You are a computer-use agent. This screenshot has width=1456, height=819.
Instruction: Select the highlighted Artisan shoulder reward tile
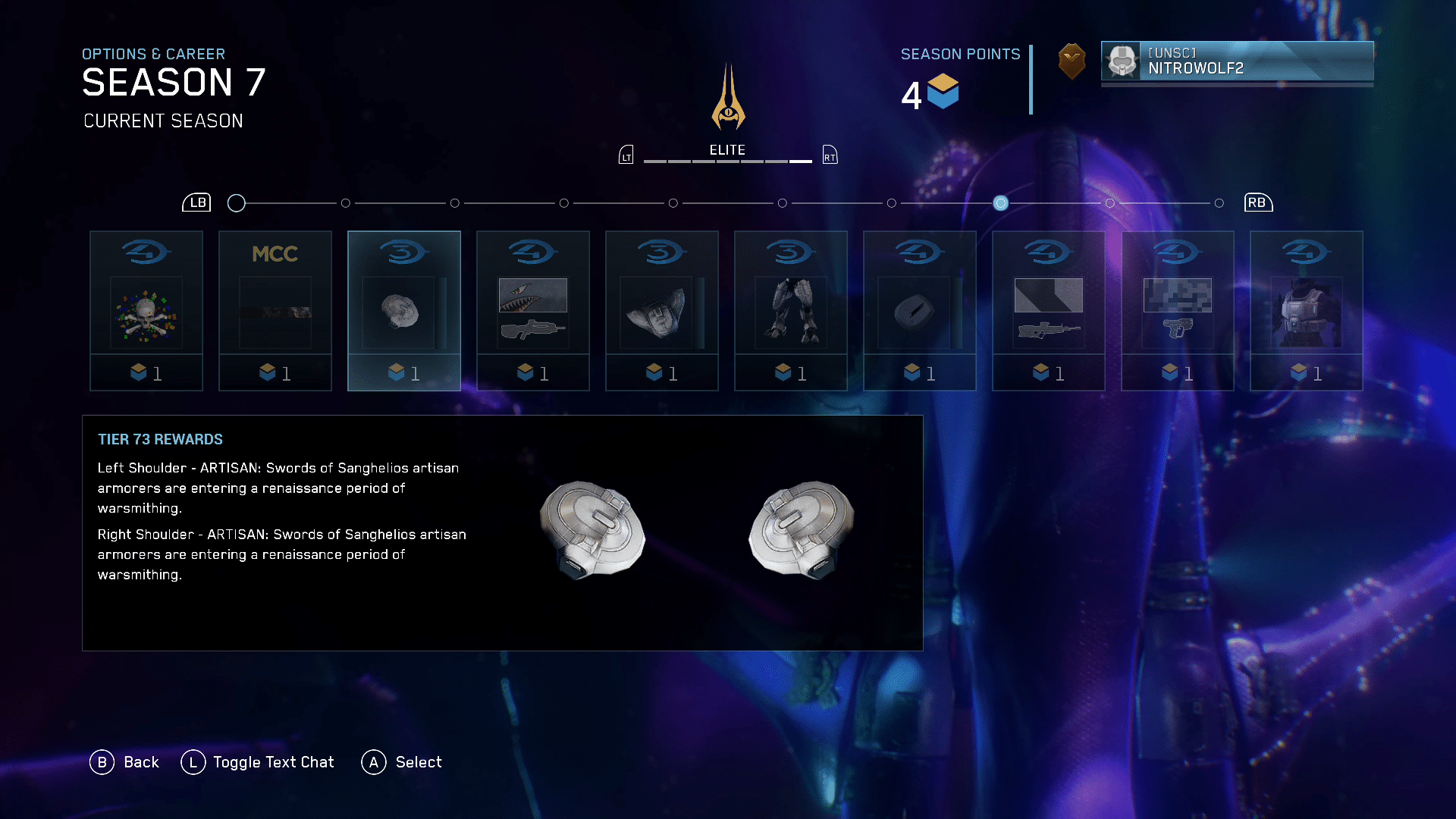[404, 311]
